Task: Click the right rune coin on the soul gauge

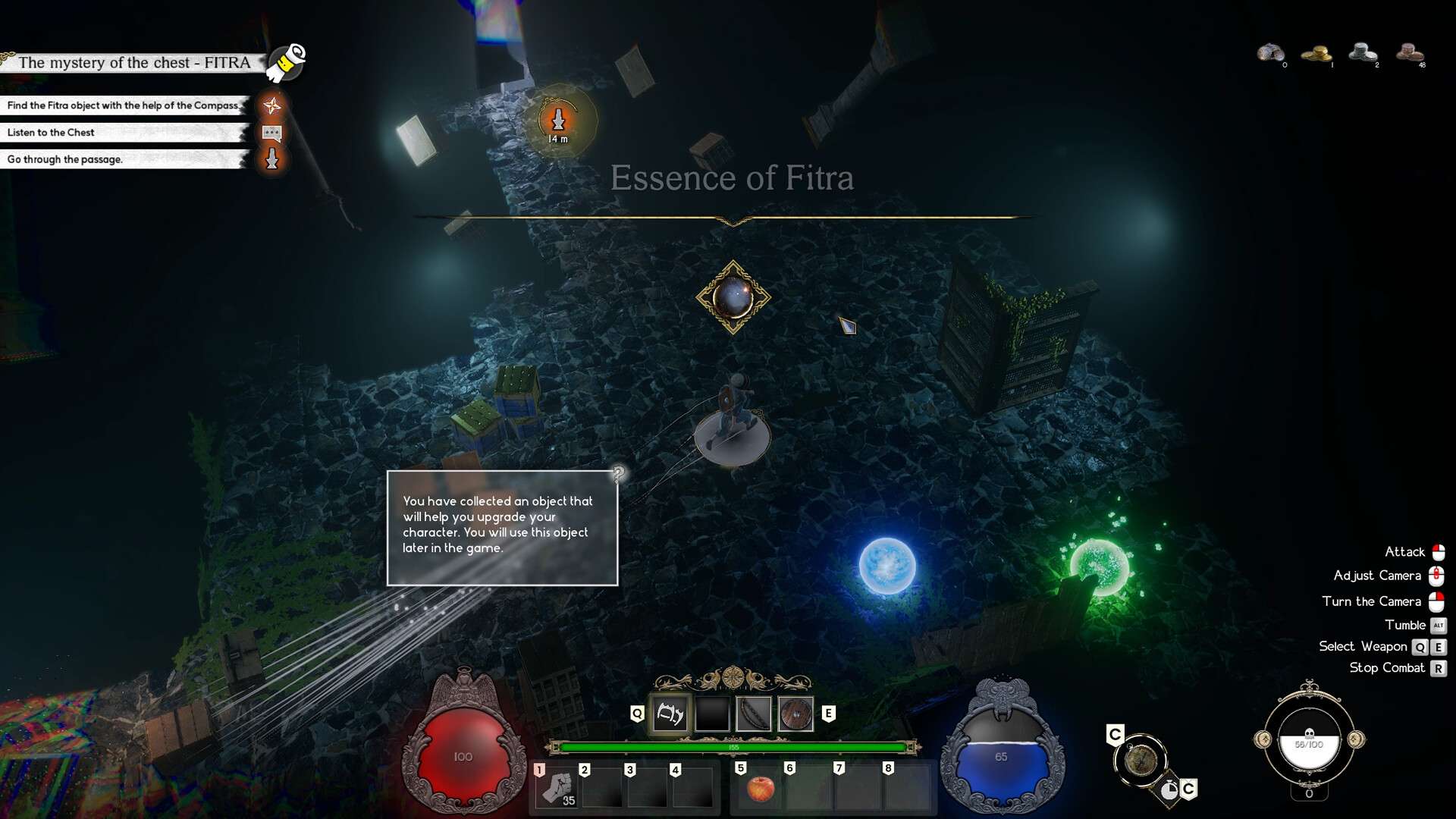Action: coord(1356,739)
